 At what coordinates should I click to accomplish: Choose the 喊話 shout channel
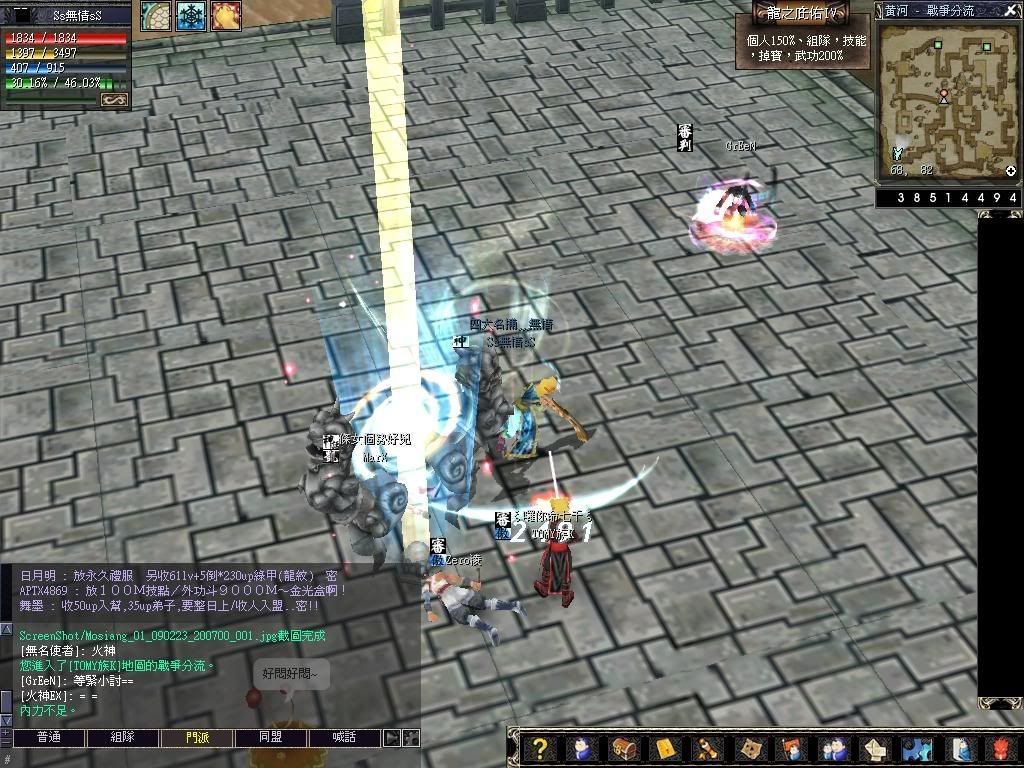coord(344,738)
